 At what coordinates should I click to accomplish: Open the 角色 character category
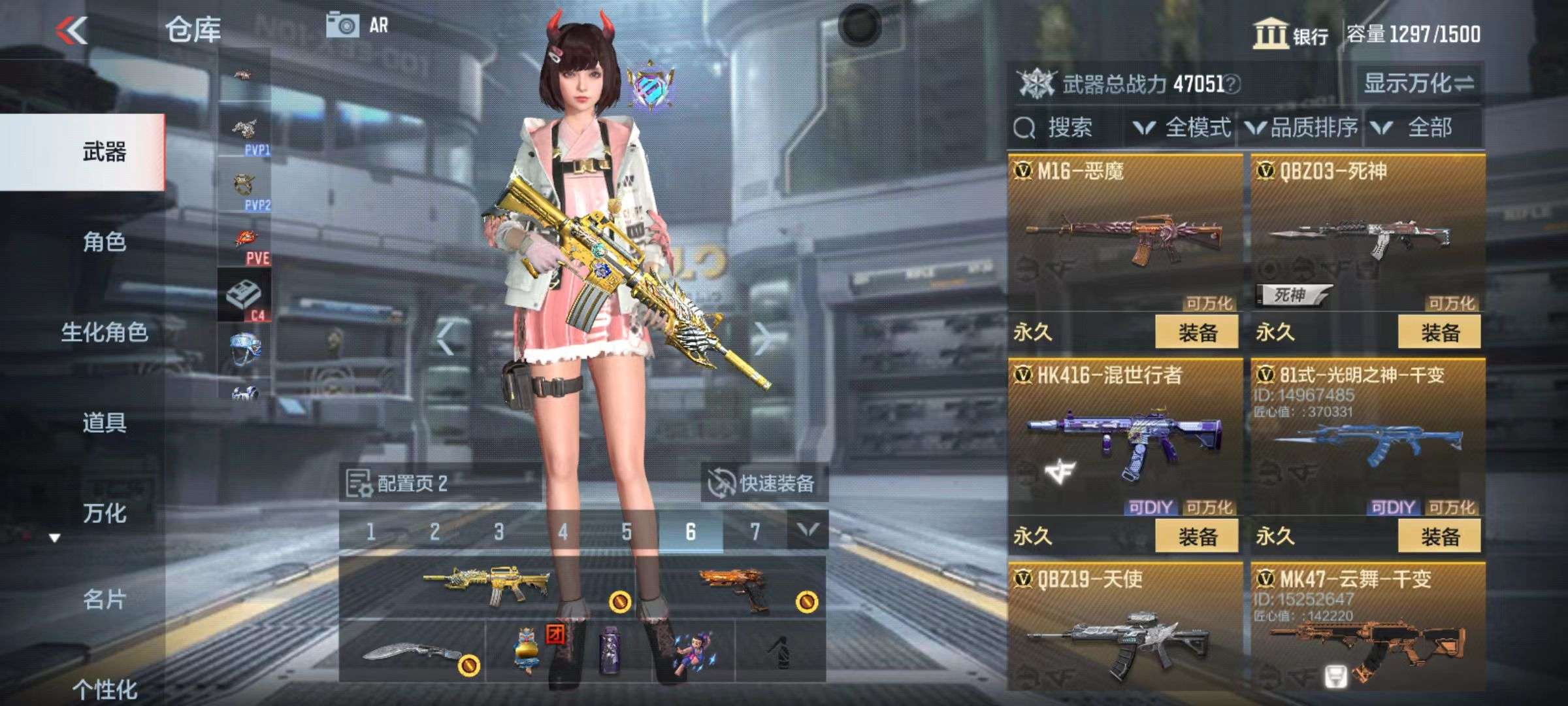(x=104, y=243)
